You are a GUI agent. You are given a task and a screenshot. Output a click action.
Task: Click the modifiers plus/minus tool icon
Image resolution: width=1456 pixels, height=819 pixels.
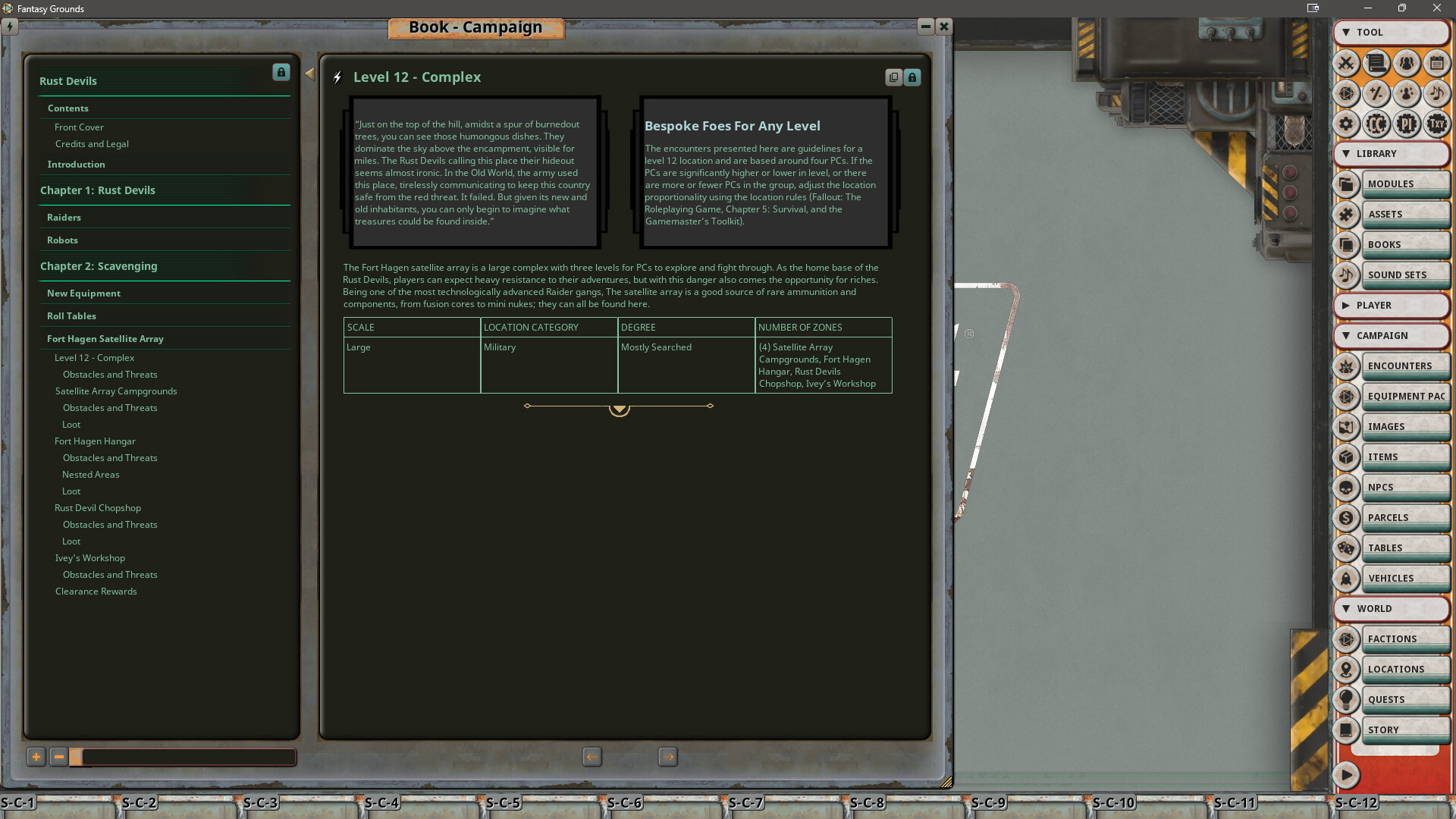coord(1376,94)
